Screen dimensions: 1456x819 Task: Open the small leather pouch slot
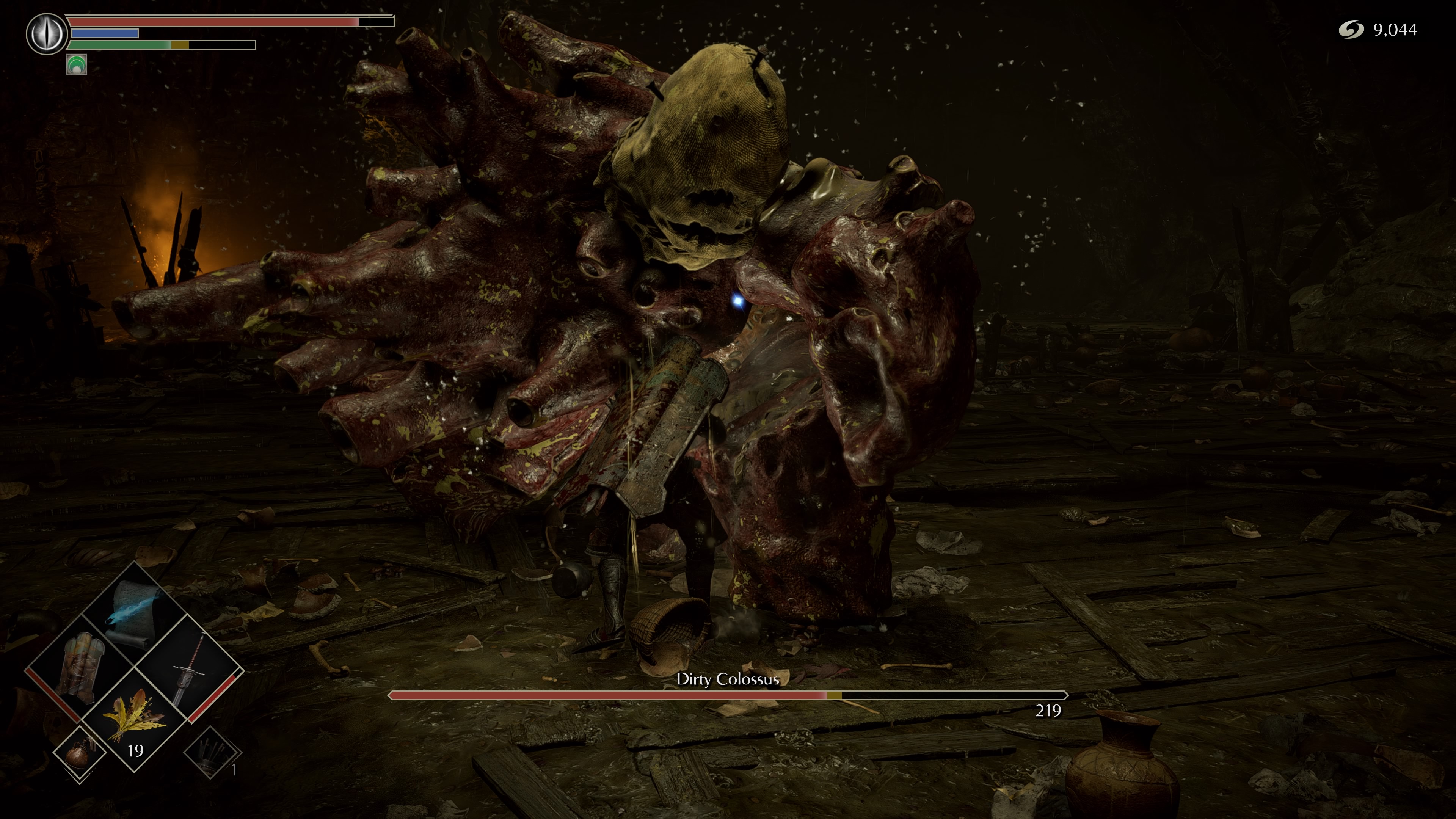(80, 752)
